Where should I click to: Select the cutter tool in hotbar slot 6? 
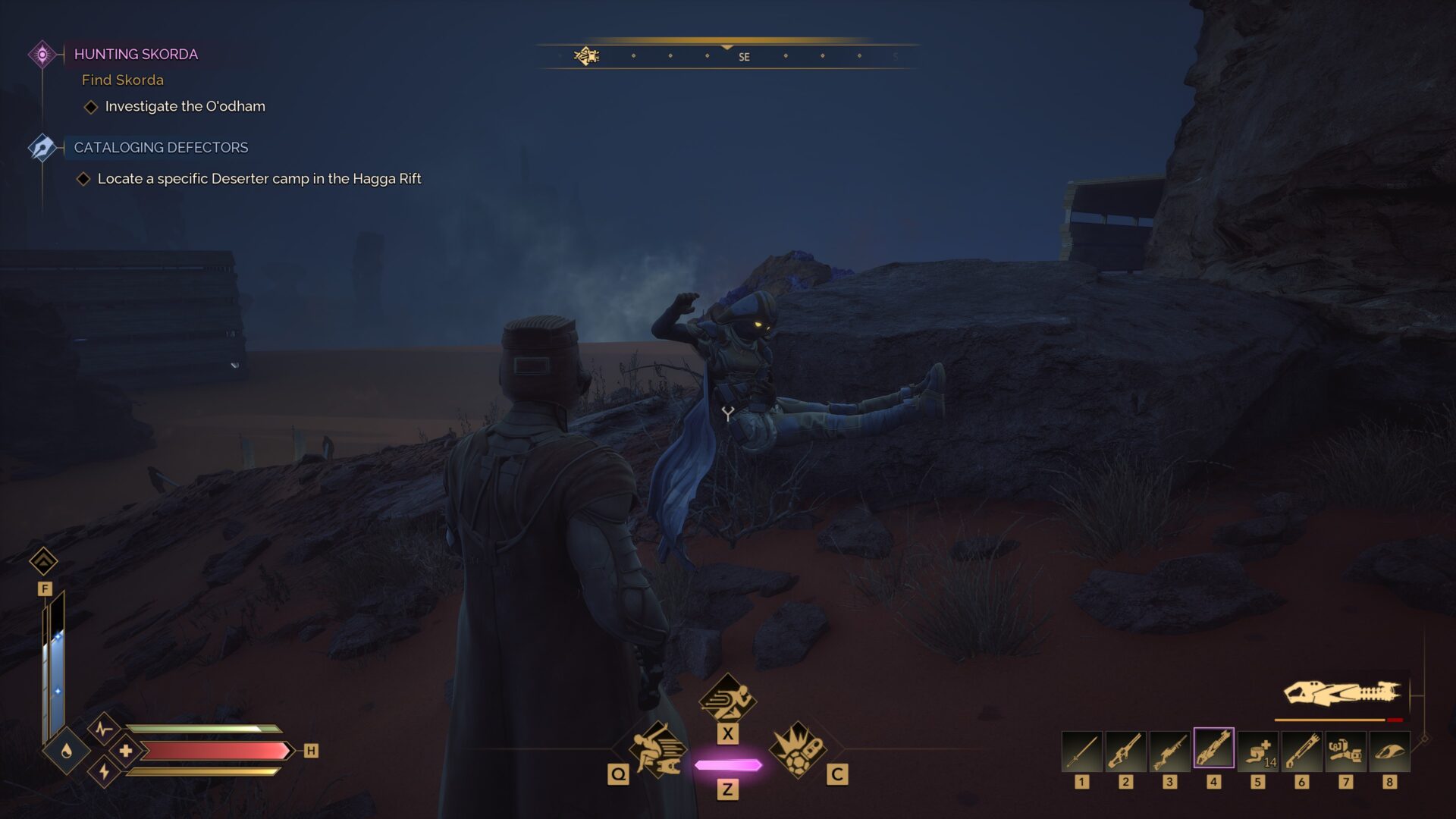pos(1301,750)
